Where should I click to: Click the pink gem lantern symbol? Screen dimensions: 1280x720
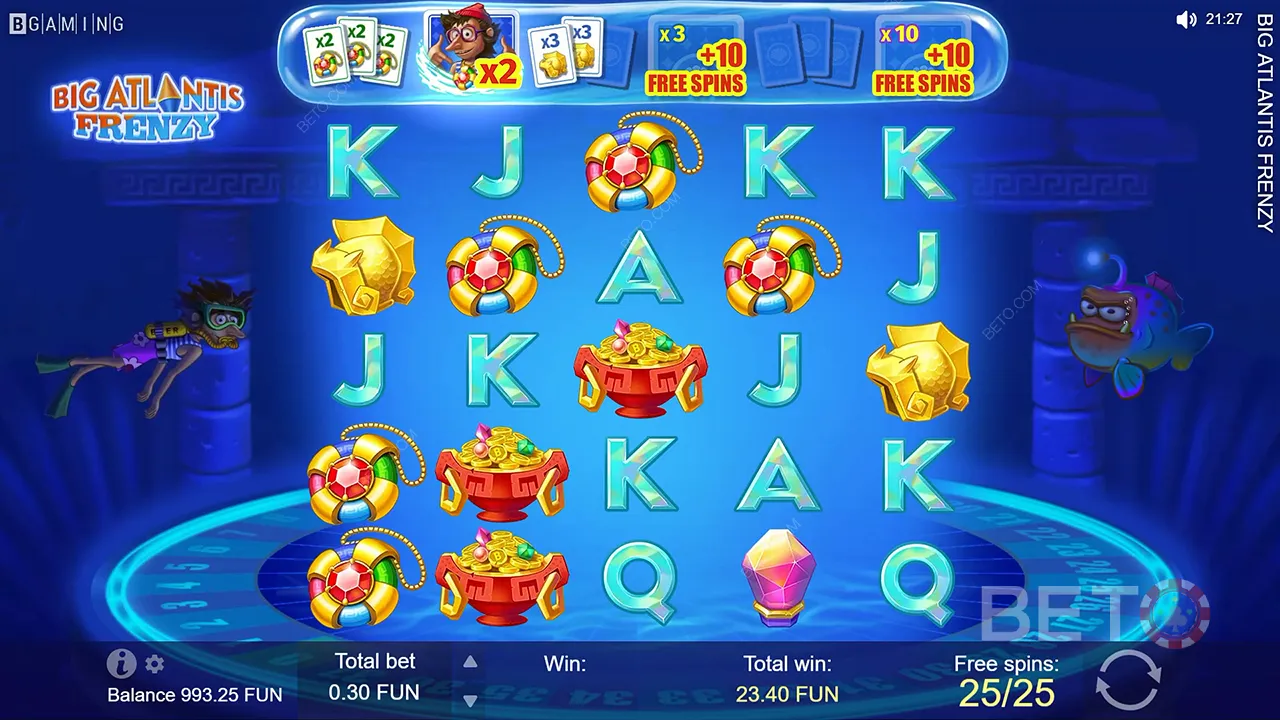[781, 576]
